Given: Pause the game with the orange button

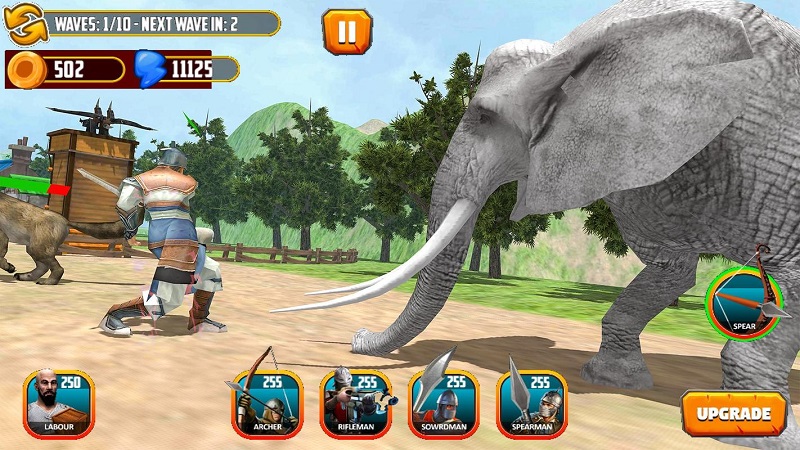Looking at the screenshot, I should coord(346,31).
